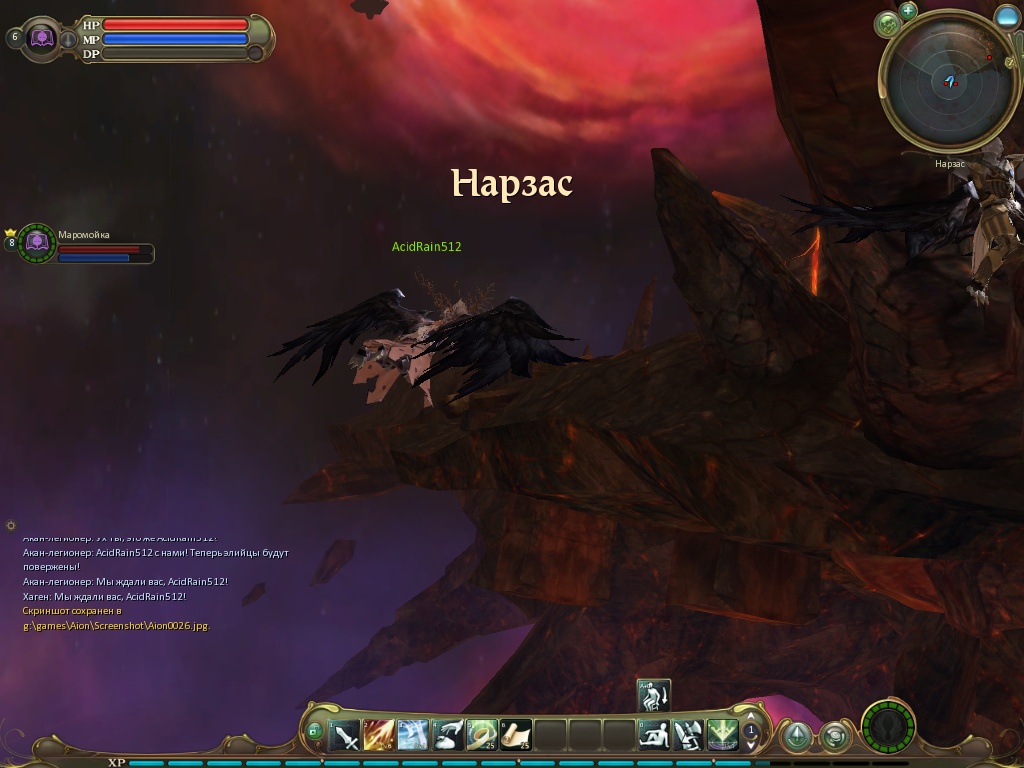Viewport: 1024px width, 768px height.
Task: Activate the sitting rest action
Action: (654, 736)
